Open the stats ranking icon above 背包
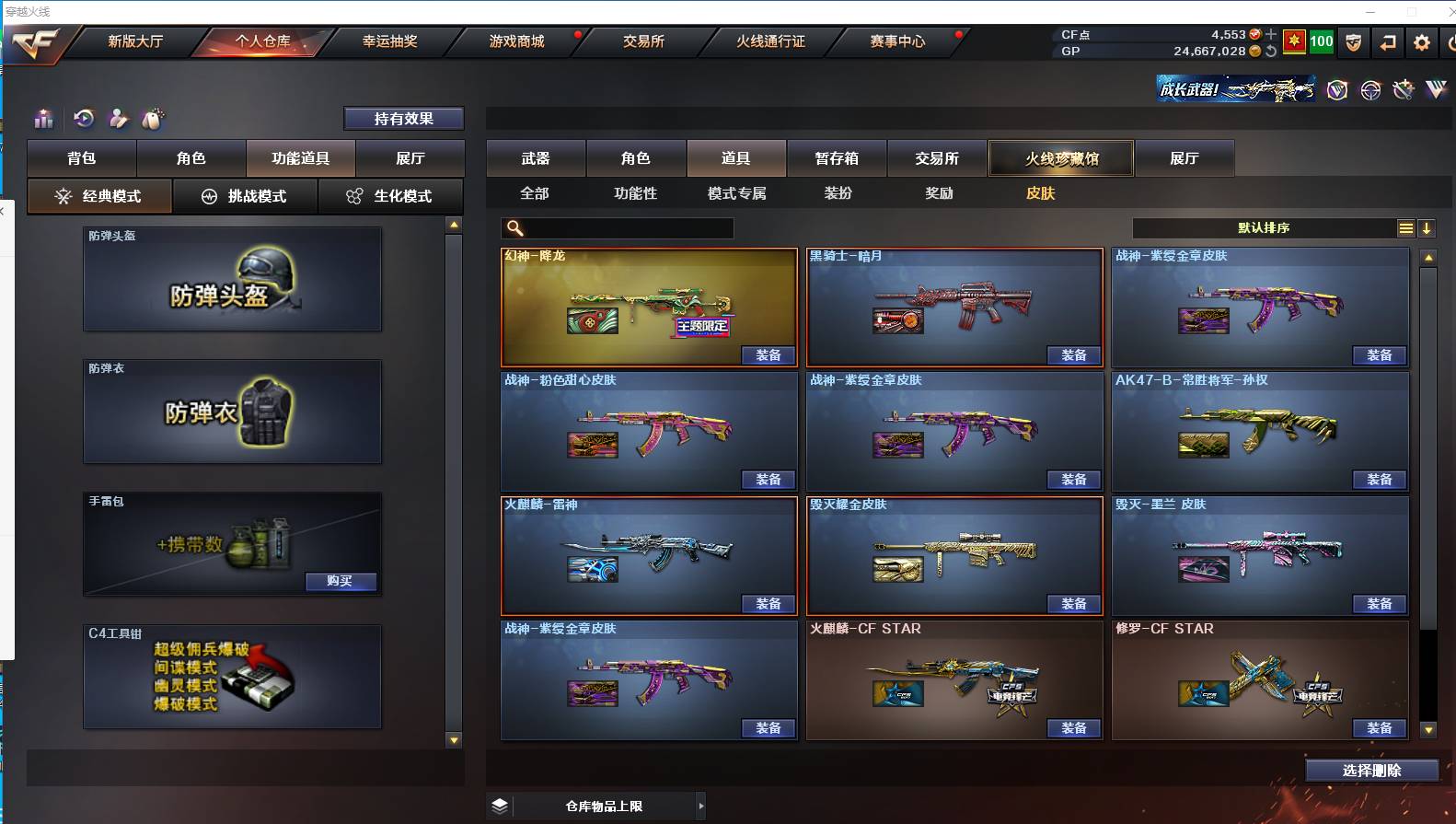This screenshot has width=1456, height=824. (x=43, y=119)
